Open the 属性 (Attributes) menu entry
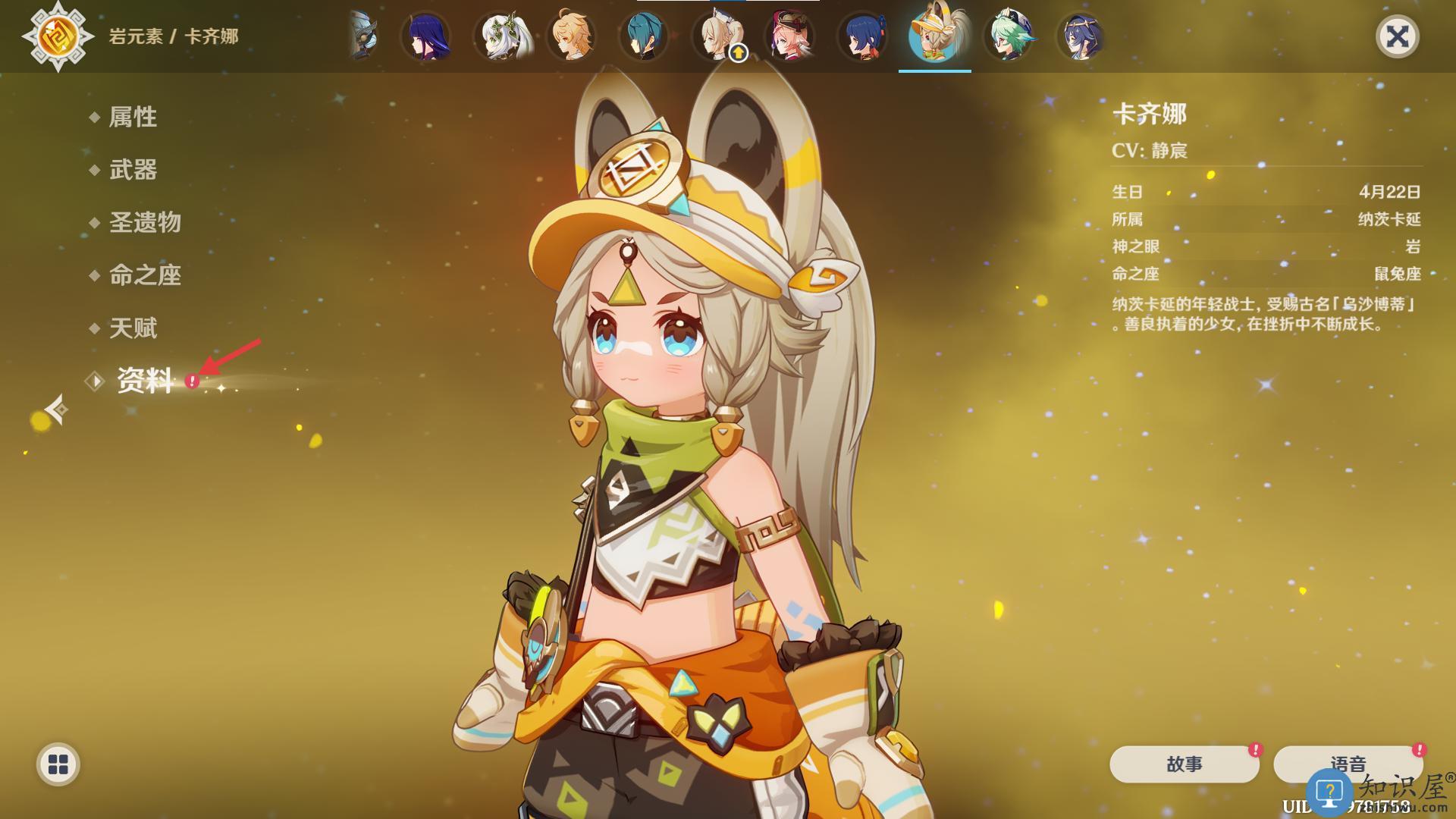The width and height of the screenshot is (1456, 819). (133, 117)
